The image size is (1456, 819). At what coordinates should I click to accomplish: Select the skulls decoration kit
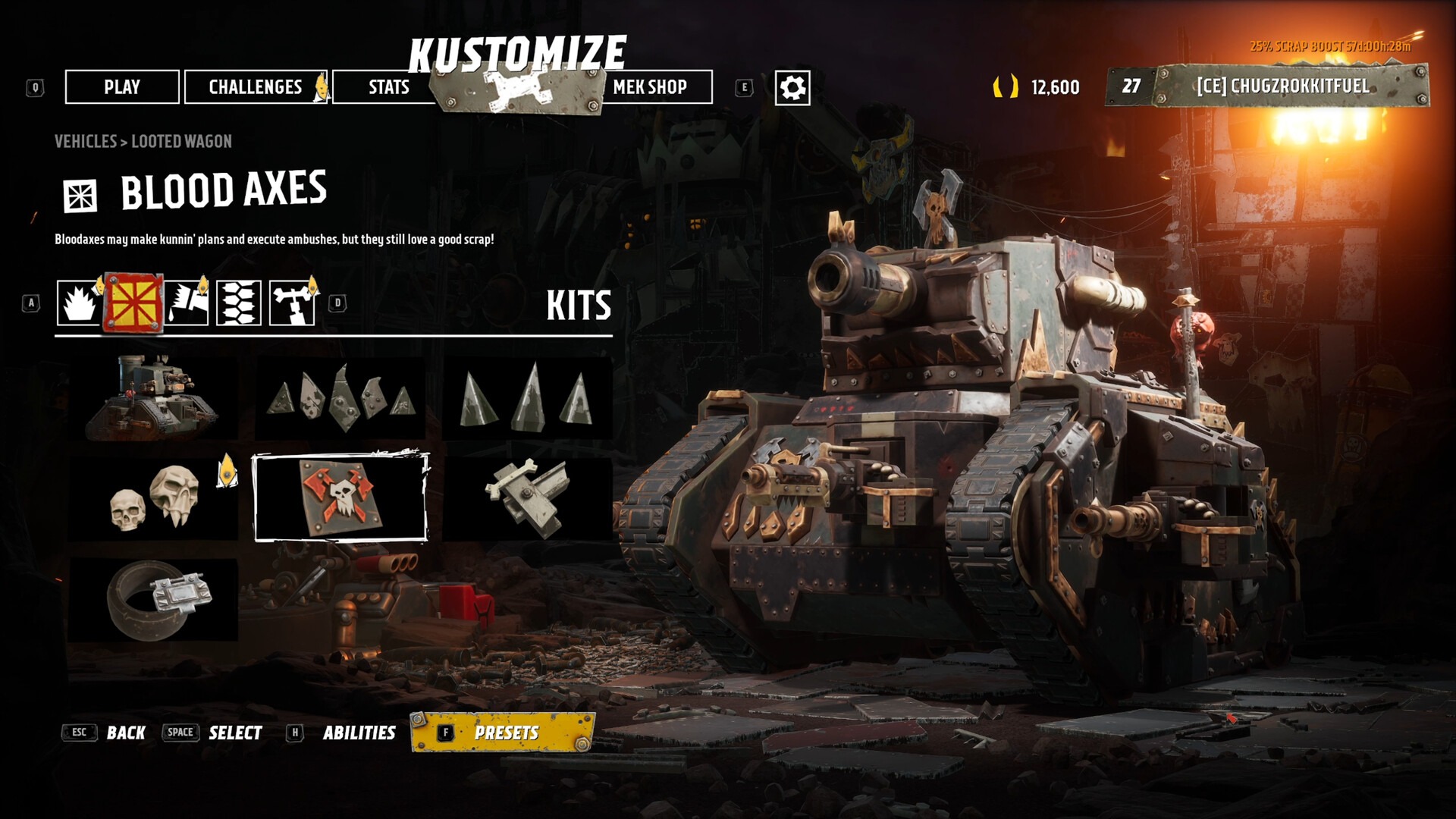(153, 498)
